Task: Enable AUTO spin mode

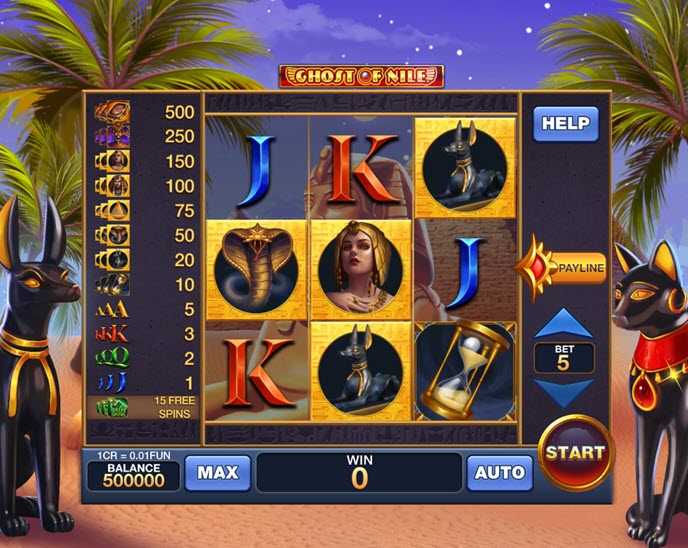Action: [499, 473]
